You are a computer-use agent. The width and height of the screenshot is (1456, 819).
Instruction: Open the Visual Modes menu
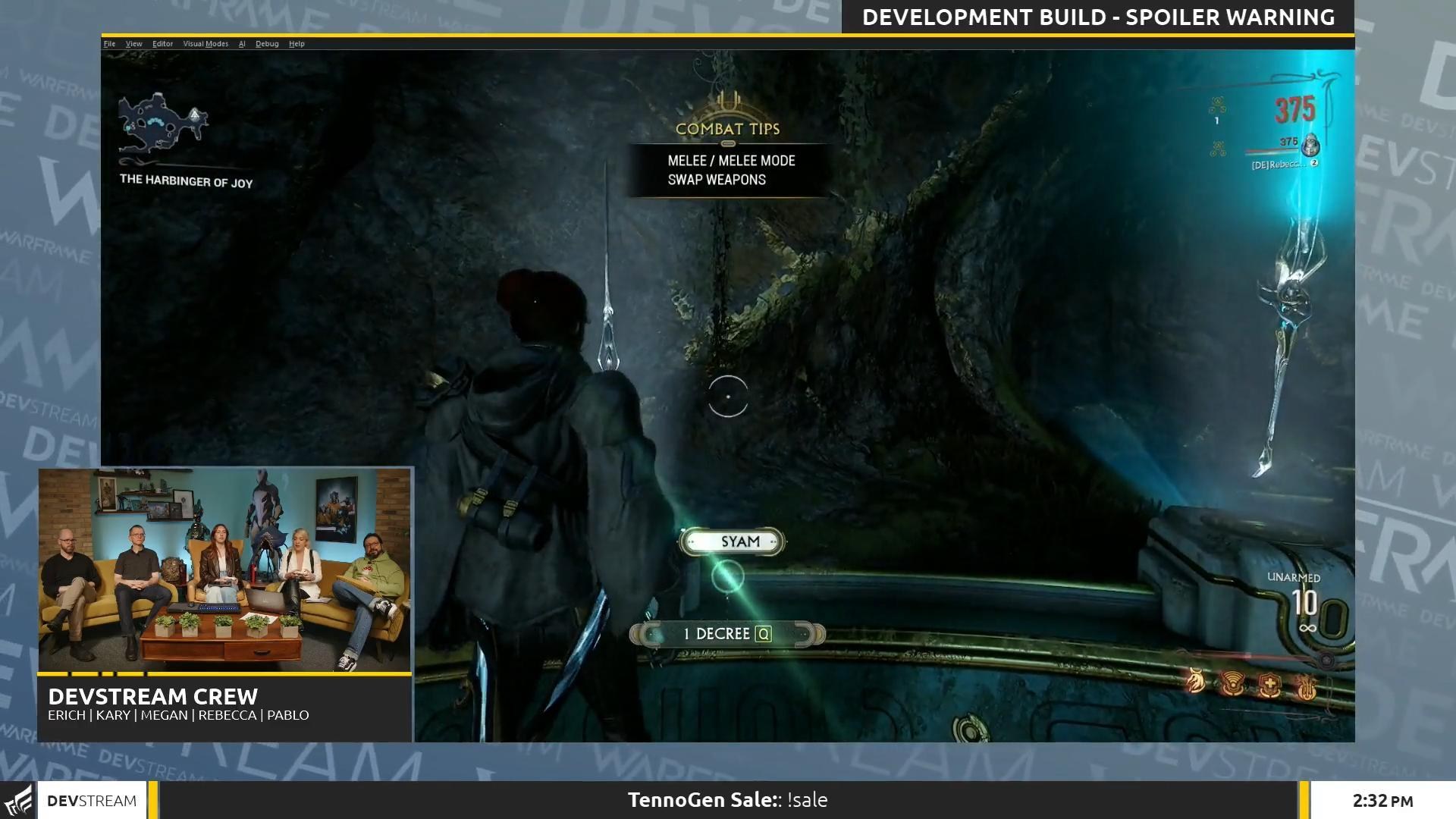[206, 43]
